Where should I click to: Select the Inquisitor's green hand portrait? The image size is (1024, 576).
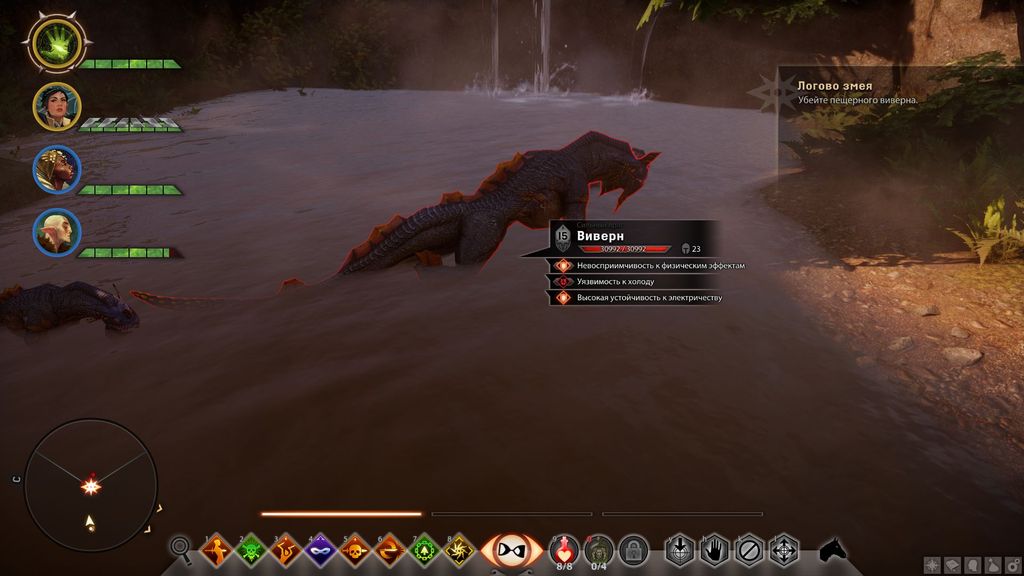coord(56,42)
